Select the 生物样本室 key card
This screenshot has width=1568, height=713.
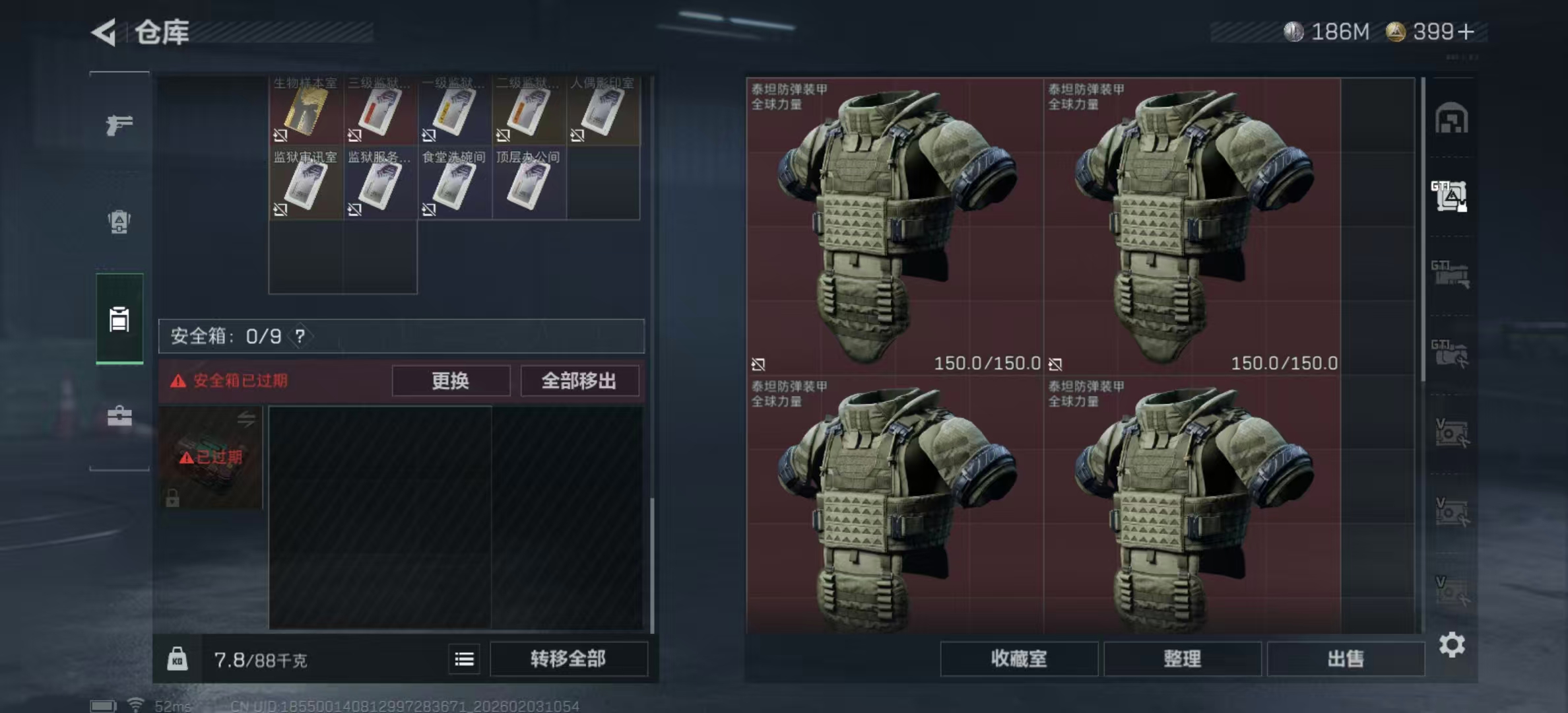(305, 111)
